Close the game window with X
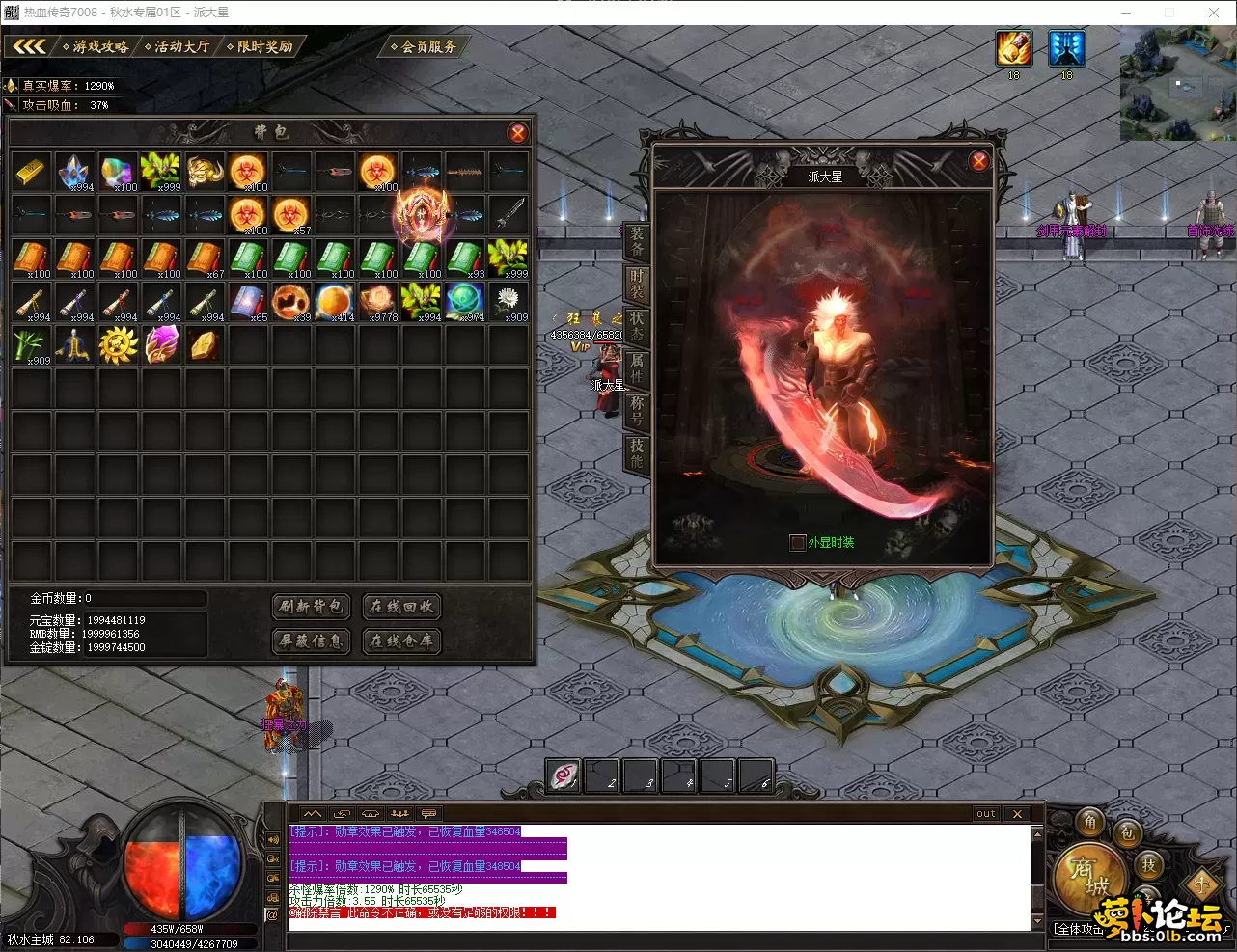The width and height of the screenshot is (1237, 952). [1213, 13]
